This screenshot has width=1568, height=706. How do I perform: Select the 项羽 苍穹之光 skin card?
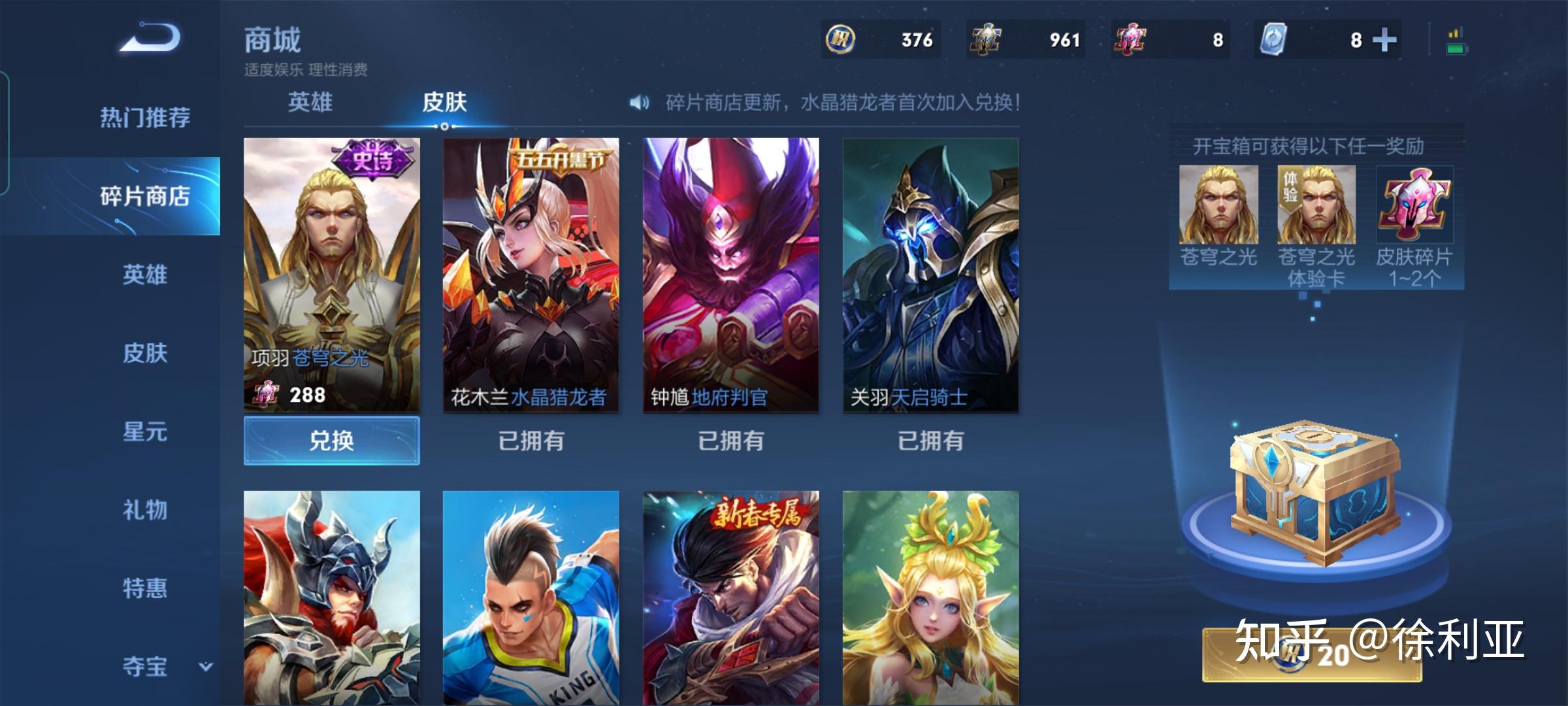pyautogui.click(x=332, y=275)
